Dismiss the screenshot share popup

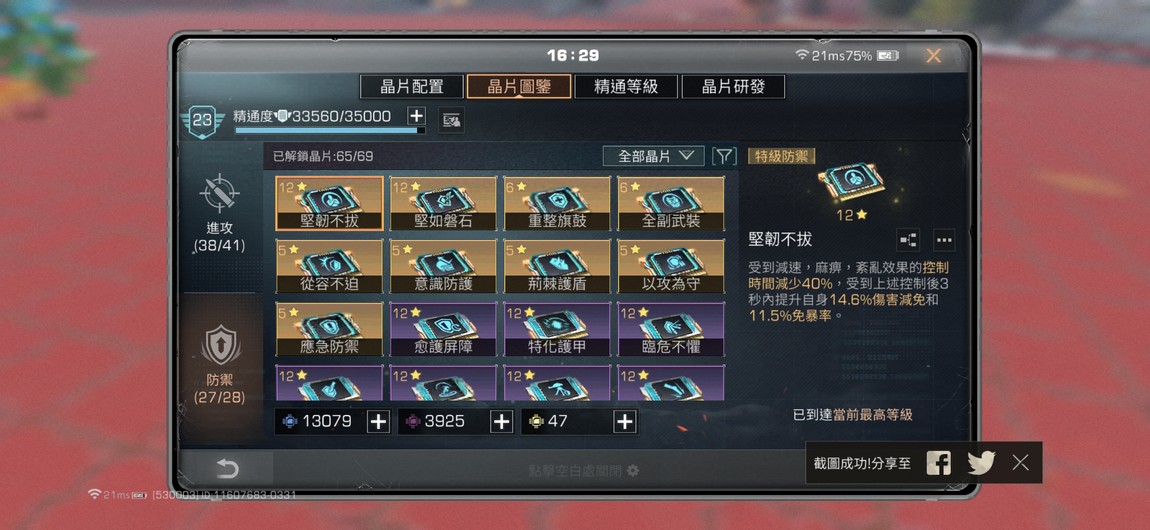[x=1020, y=462]
